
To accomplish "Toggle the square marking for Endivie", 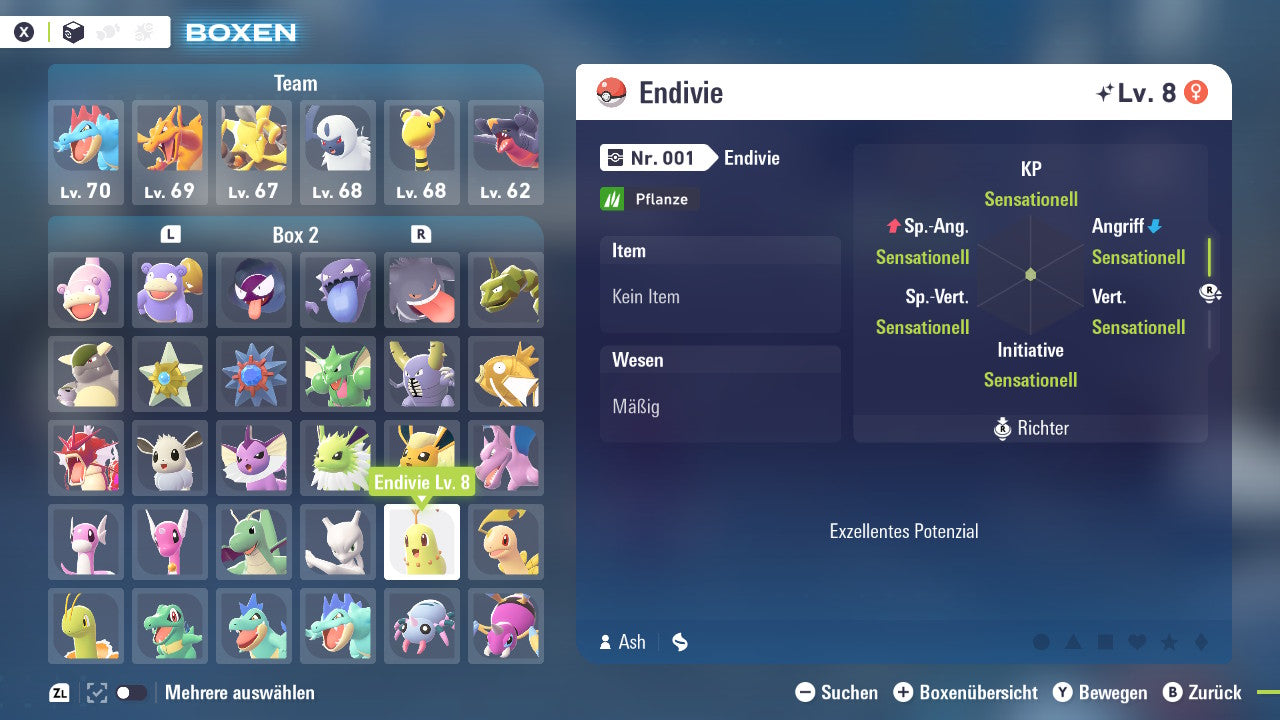I will (x=1104, y=642).
